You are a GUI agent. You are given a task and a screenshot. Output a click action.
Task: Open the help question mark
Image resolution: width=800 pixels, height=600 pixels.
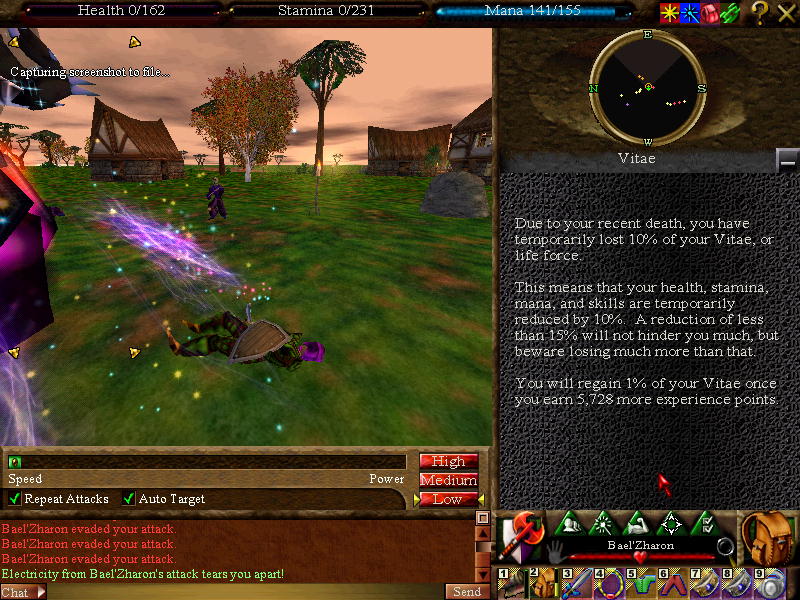[760, 13]
